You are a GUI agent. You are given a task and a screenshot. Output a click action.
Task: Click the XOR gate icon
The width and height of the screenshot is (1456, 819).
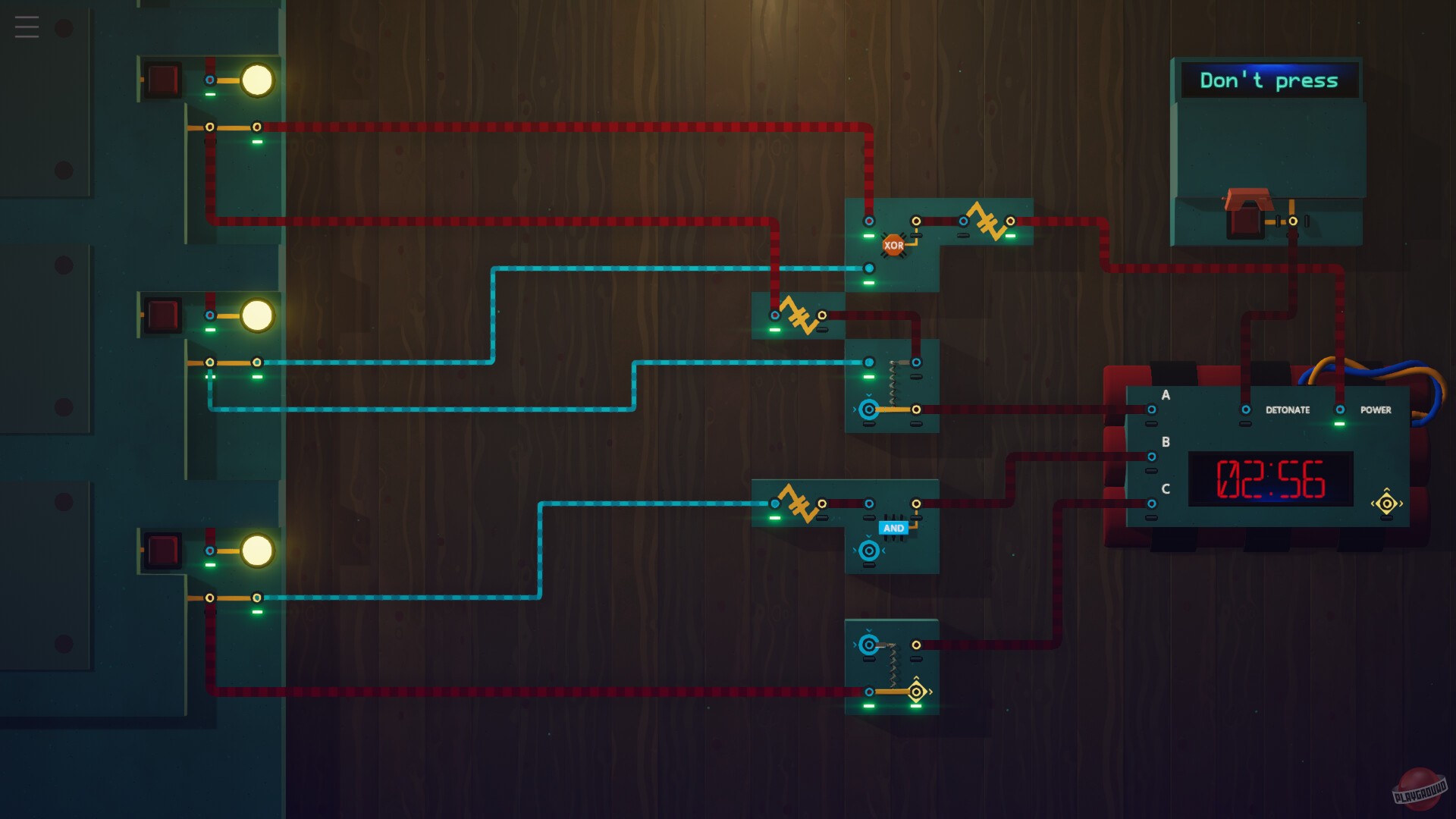pyautogui.click(x=894, y=244)
